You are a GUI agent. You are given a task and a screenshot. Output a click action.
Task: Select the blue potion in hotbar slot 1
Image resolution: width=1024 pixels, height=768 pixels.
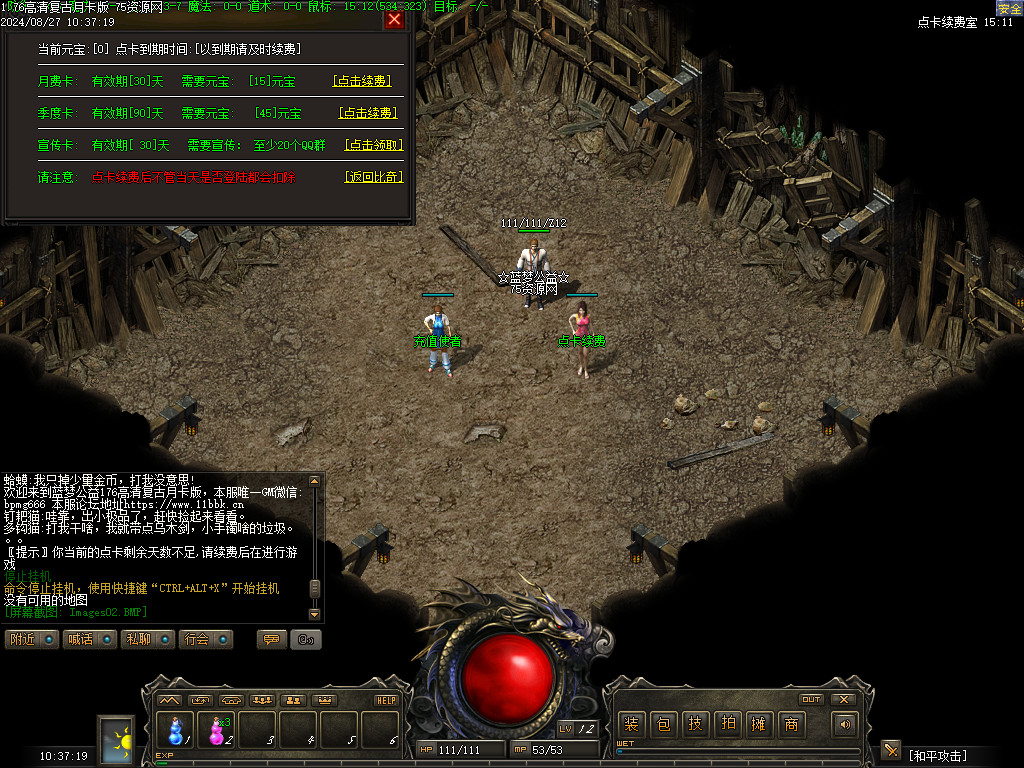coord(176,730)
